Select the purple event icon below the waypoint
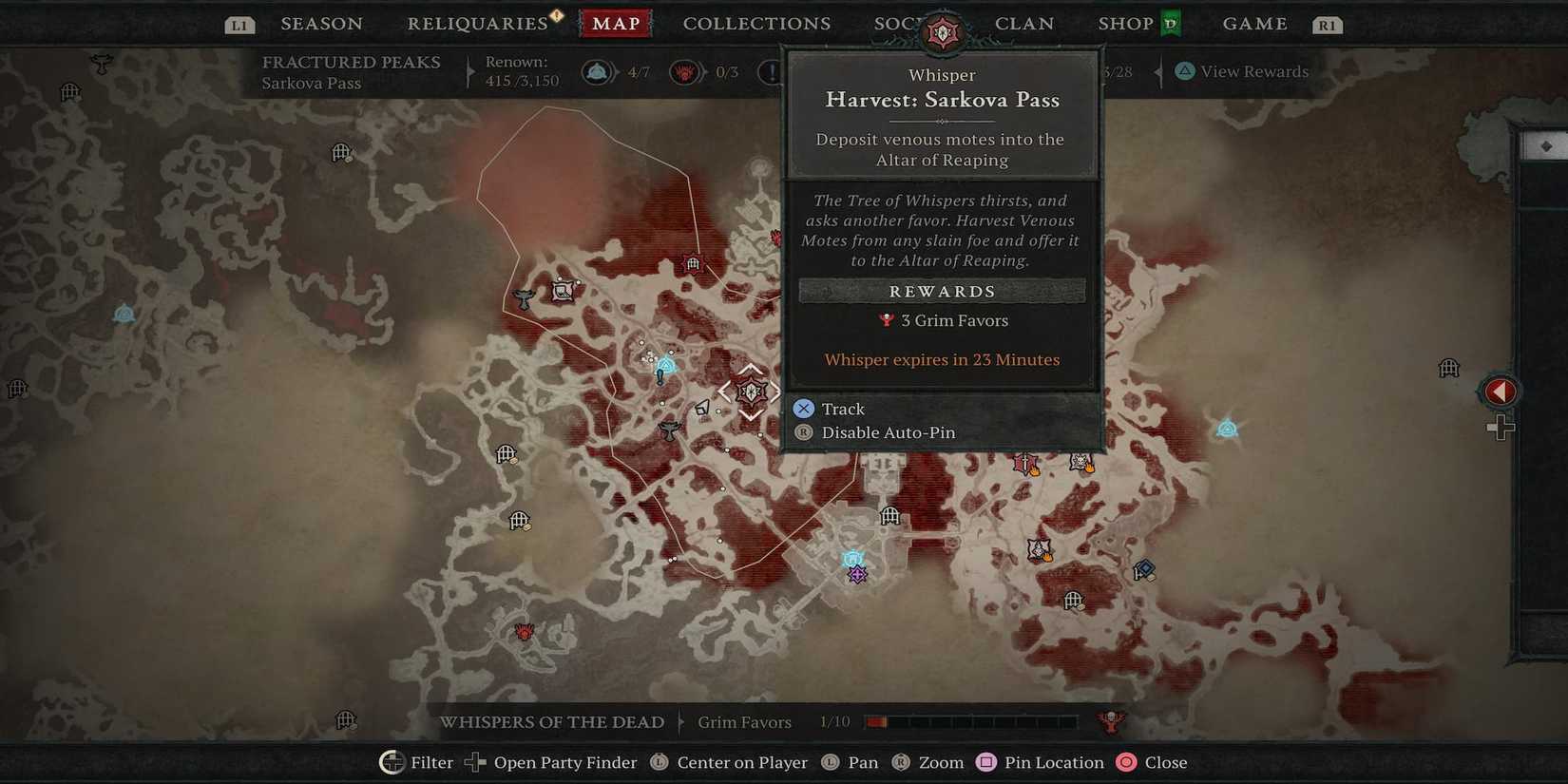1568x784 pixels. point(857,573)
